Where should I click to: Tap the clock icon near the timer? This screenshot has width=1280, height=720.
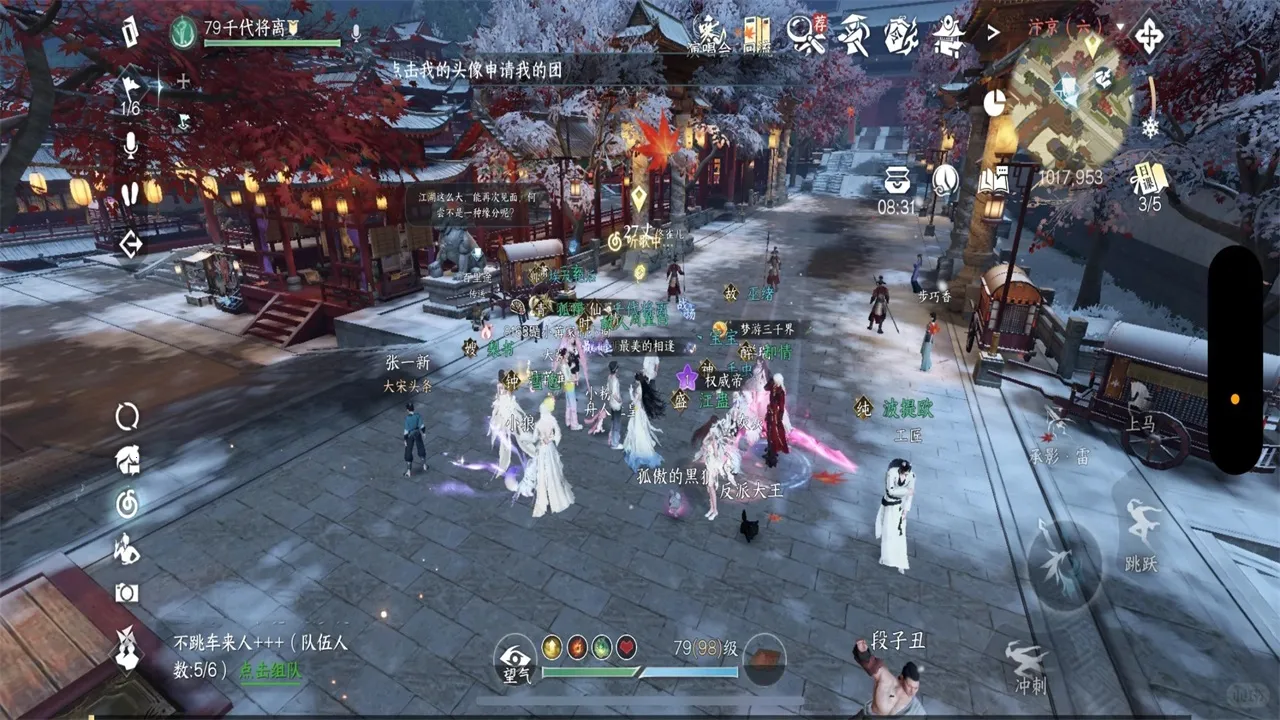(944, 180)
